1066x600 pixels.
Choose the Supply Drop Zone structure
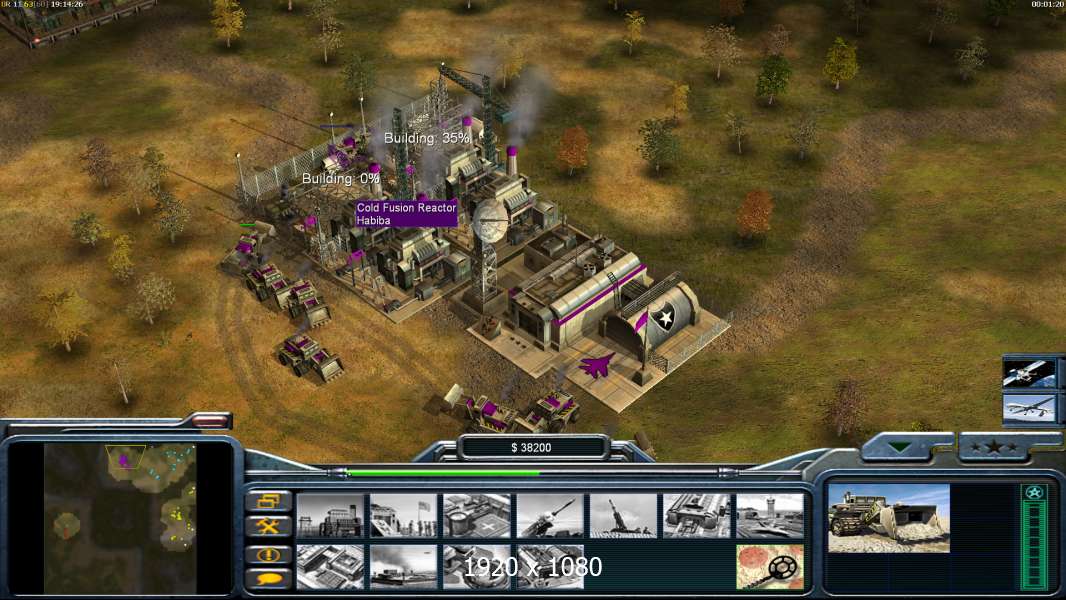tap(403, 566)
